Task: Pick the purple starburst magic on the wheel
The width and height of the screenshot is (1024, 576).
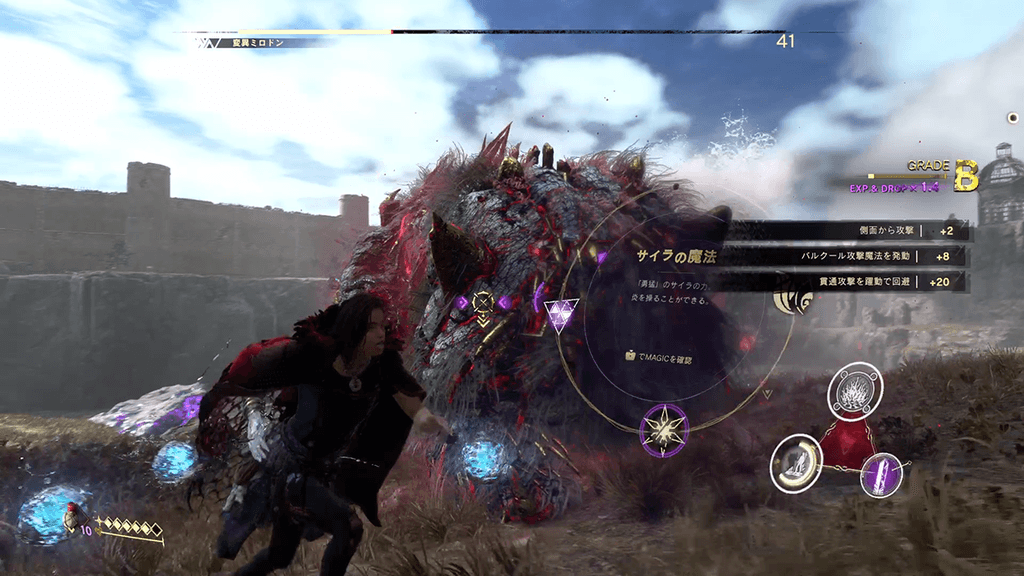Action: 663,428
